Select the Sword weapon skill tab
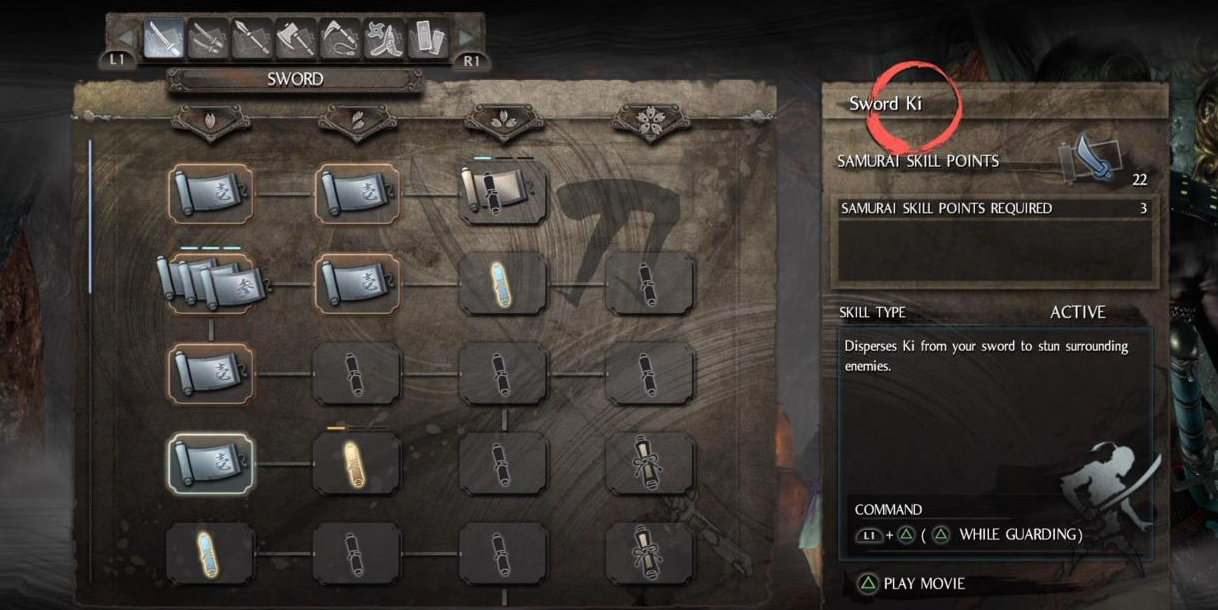This screenshot has height=610, width=1218. 163,39
